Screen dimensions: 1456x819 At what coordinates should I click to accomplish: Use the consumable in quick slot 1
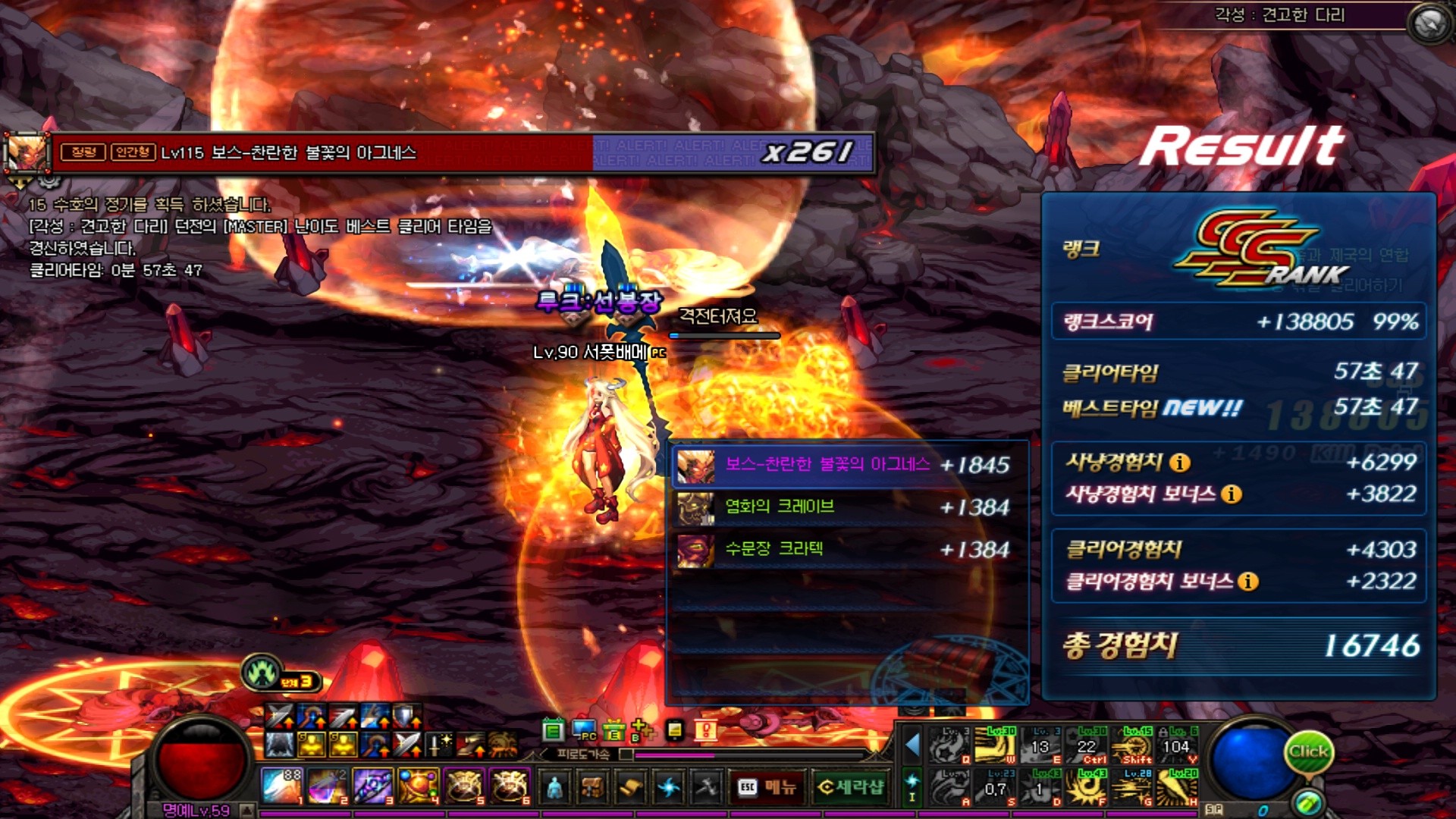[281, 786]
